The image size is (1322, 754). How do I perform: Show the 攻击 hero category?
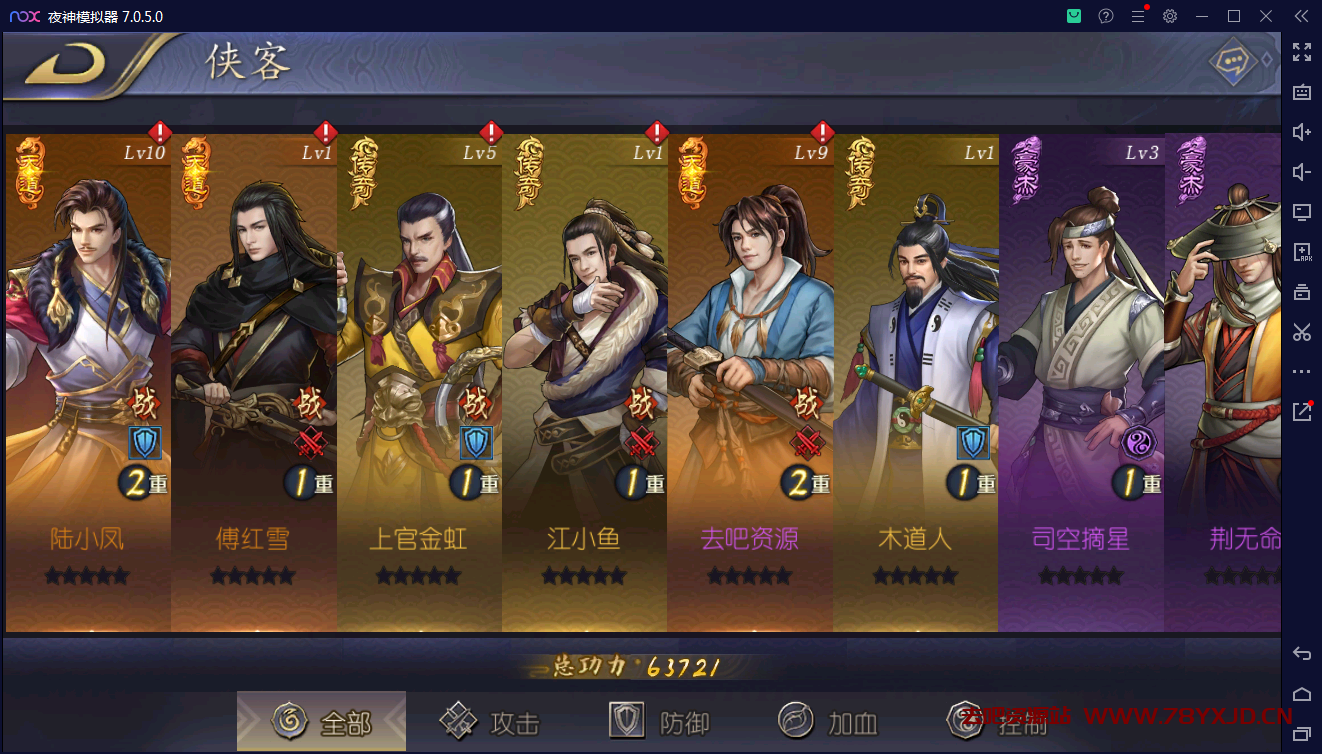pos(491,721)
